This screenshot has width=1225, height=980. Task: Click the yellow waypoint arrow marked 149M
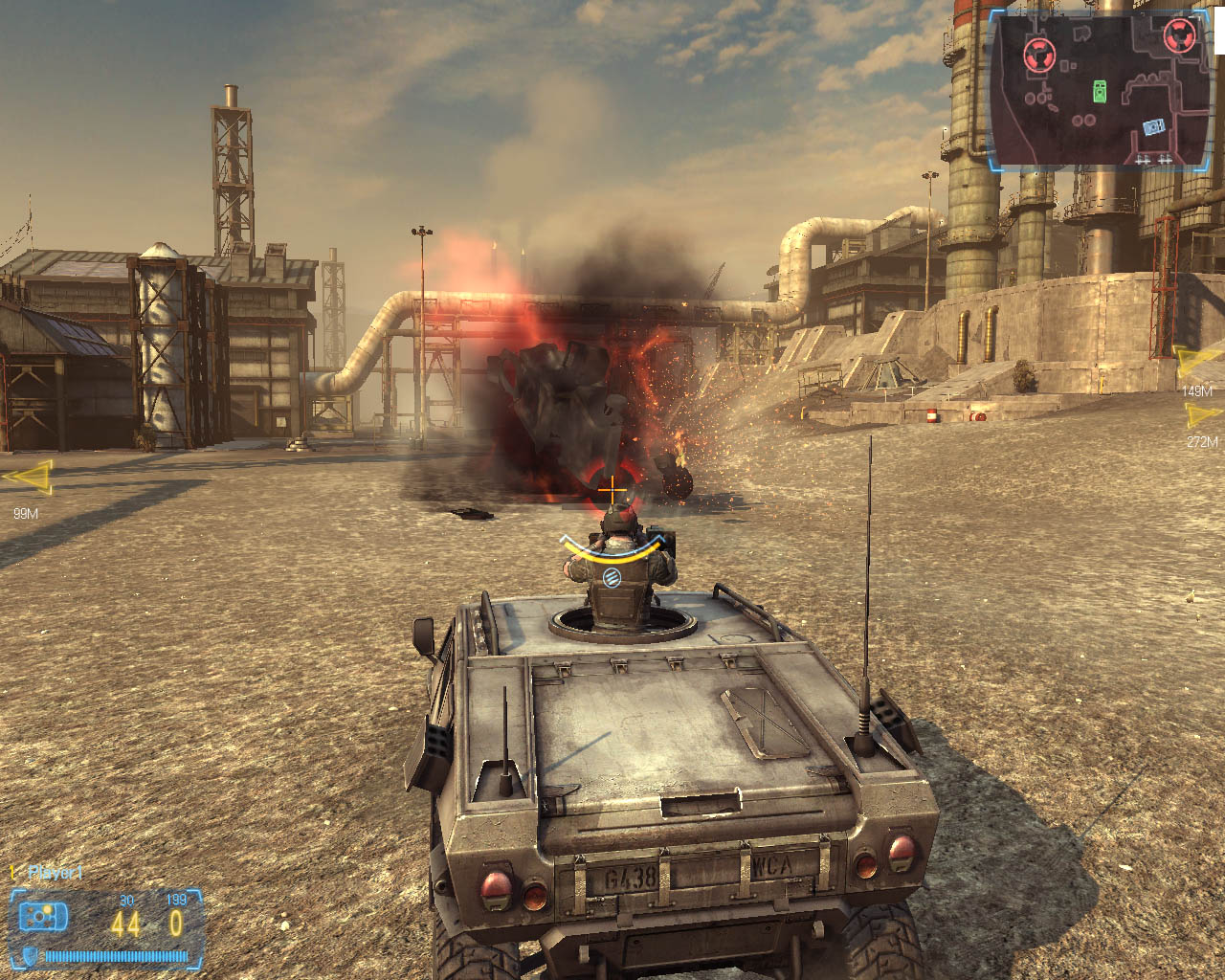(1199, 362)
